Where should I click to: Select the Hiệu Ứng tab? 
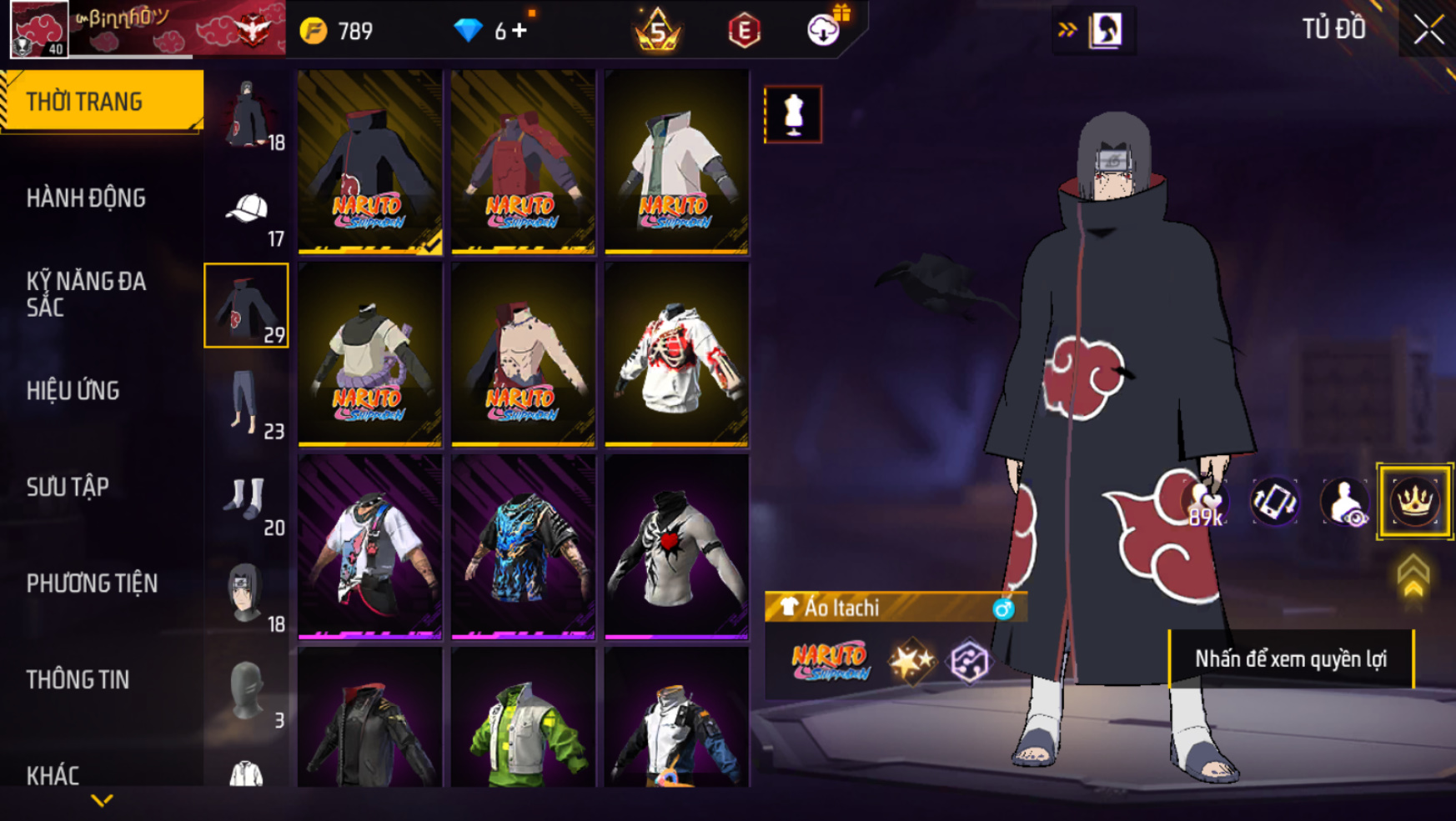pos(73,390)
